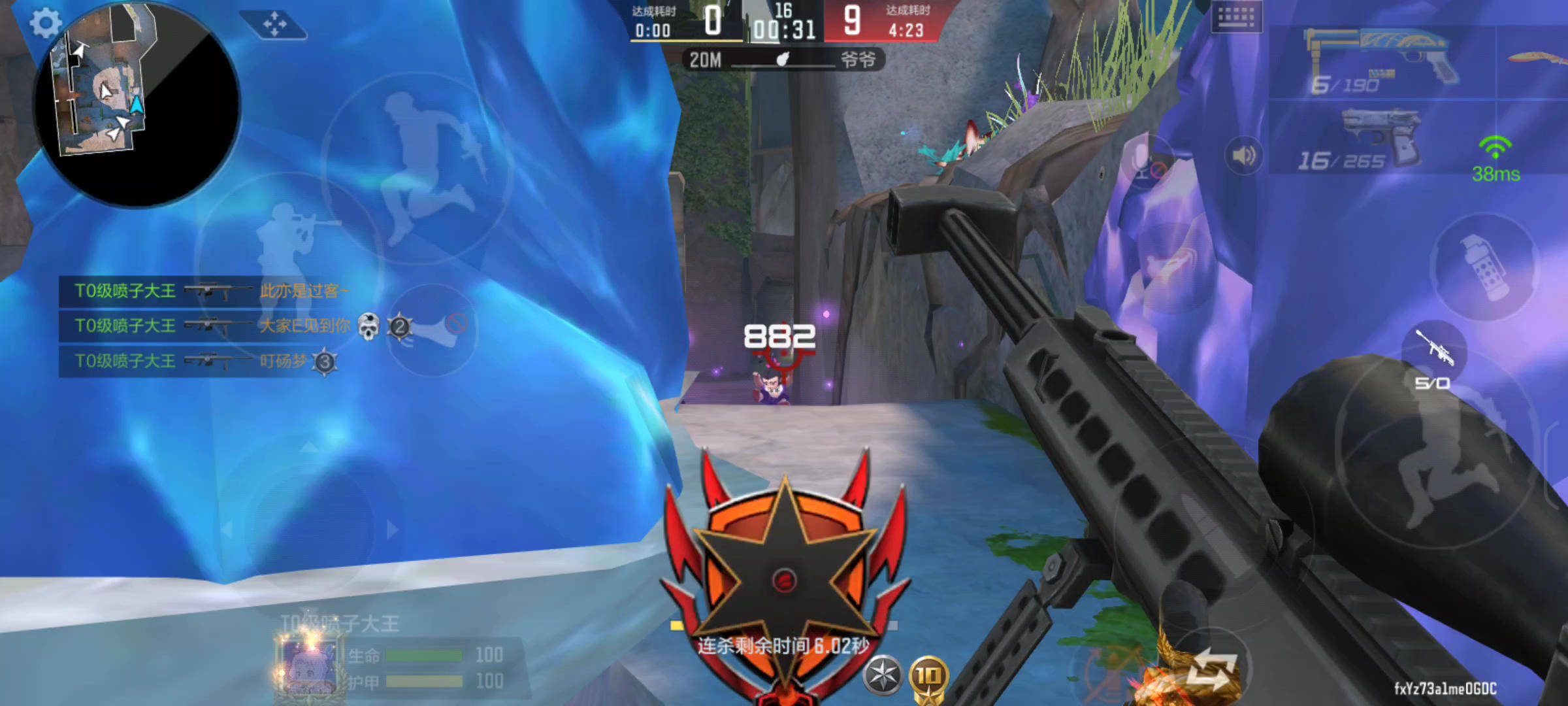This screenshot has width=1568, height=706.
Task: Open the settings gear menu
Action: [45, 24]
